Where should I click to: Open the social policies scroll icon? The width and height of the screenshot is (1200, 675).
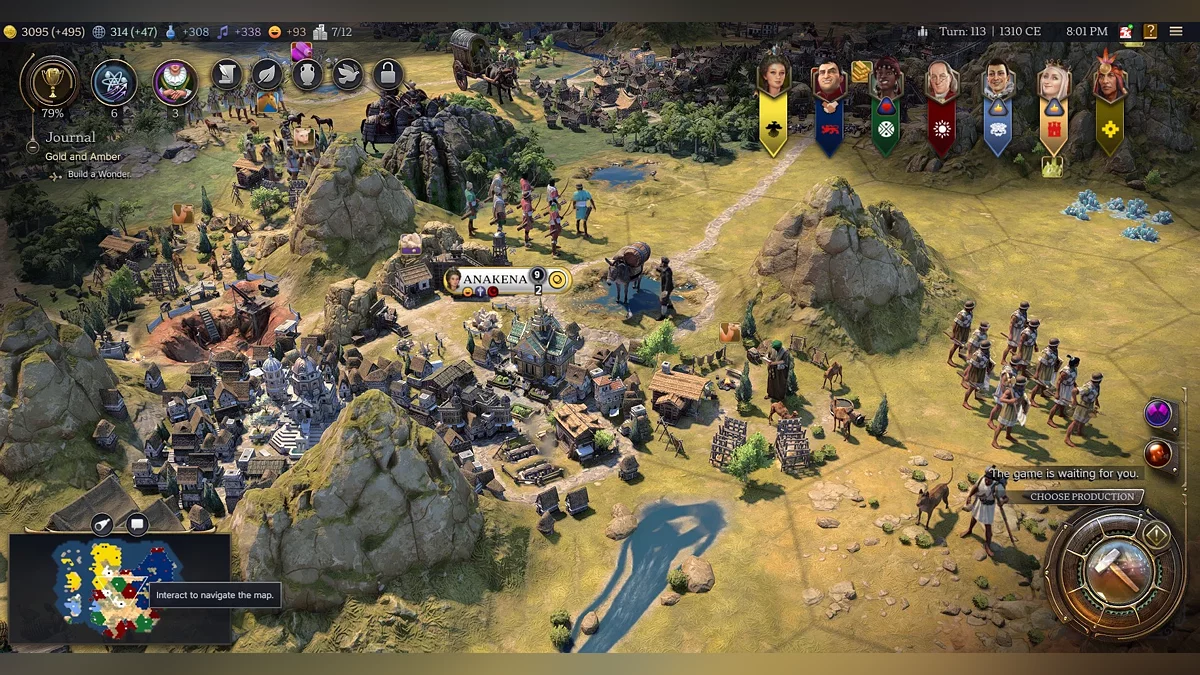pyautogui.click(x=227, y=74)
